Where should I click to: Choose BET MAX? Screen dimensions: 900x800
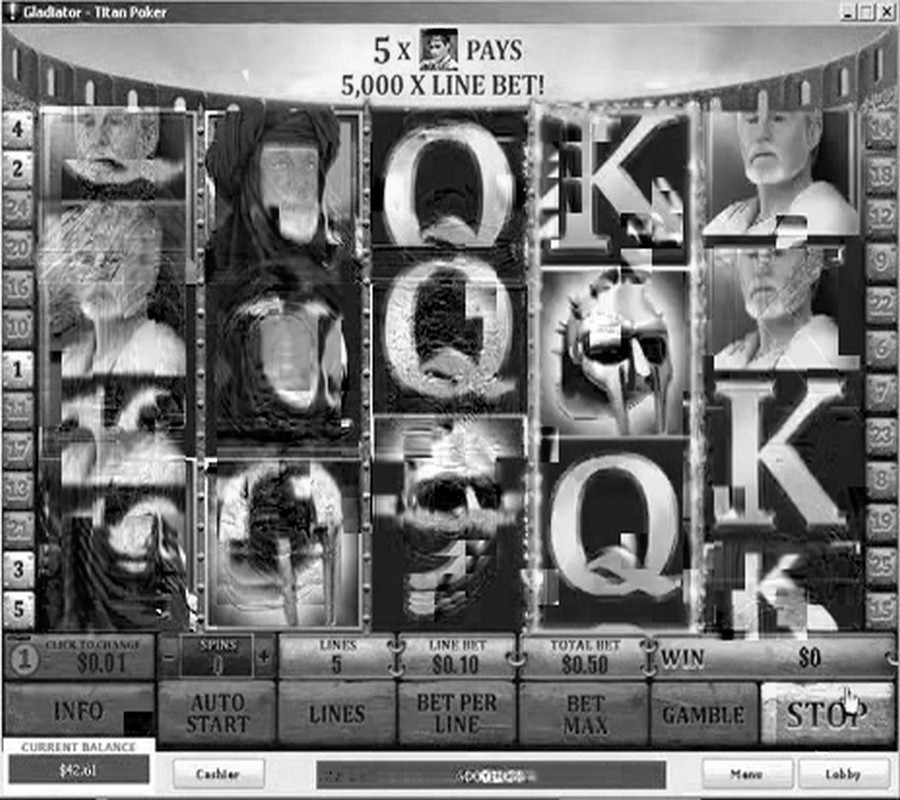pyautogui.click(x=586, y=713)
